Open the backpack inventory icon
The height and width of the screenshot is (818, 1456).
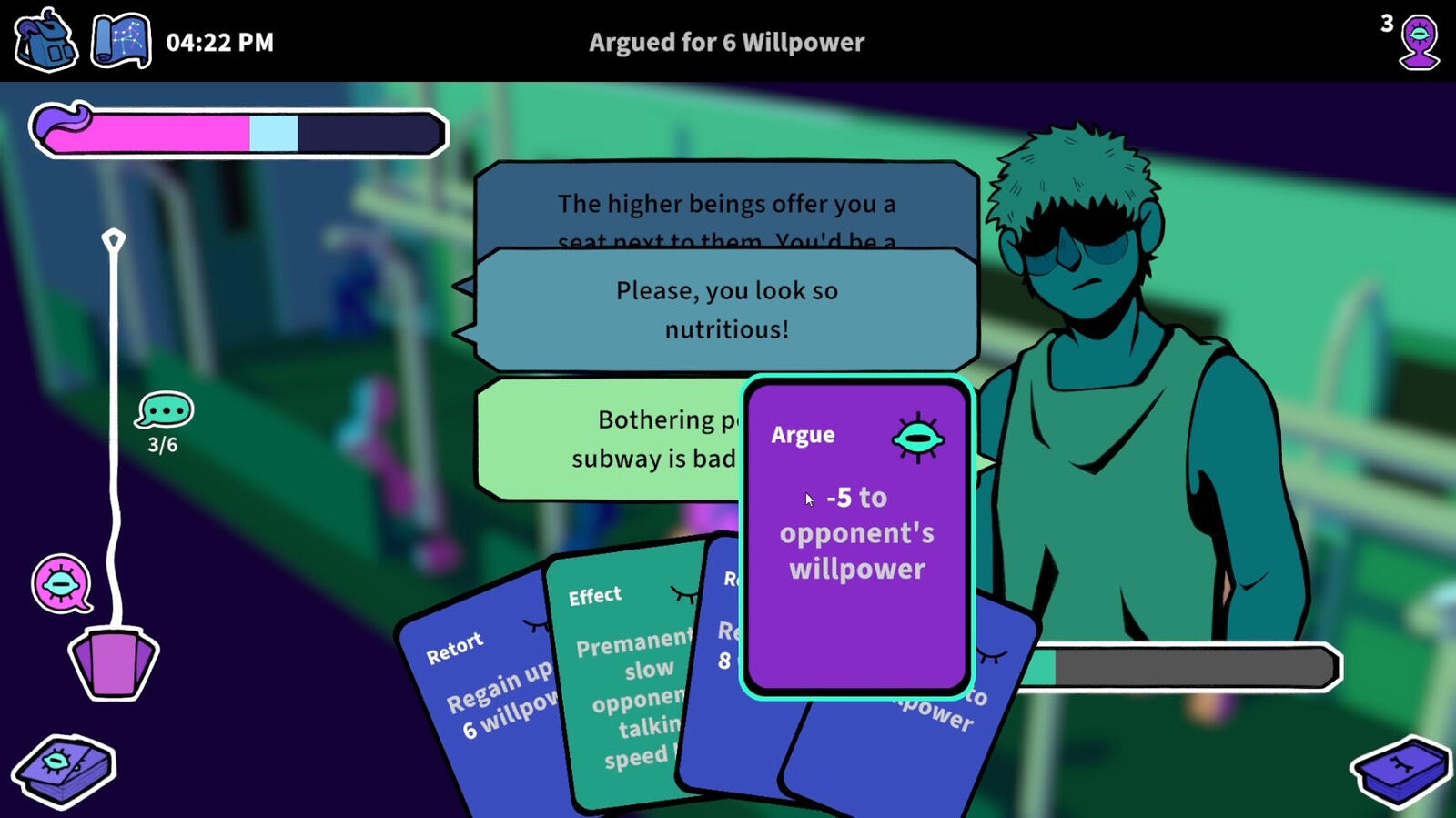(45, 41)
